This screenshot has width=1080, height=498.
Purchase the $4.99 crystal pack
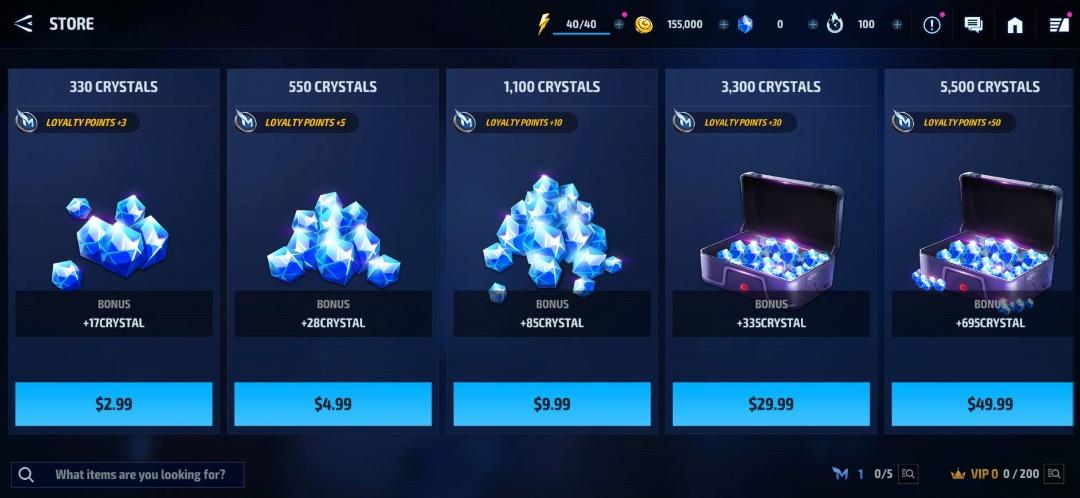click(x=332, y=404)
